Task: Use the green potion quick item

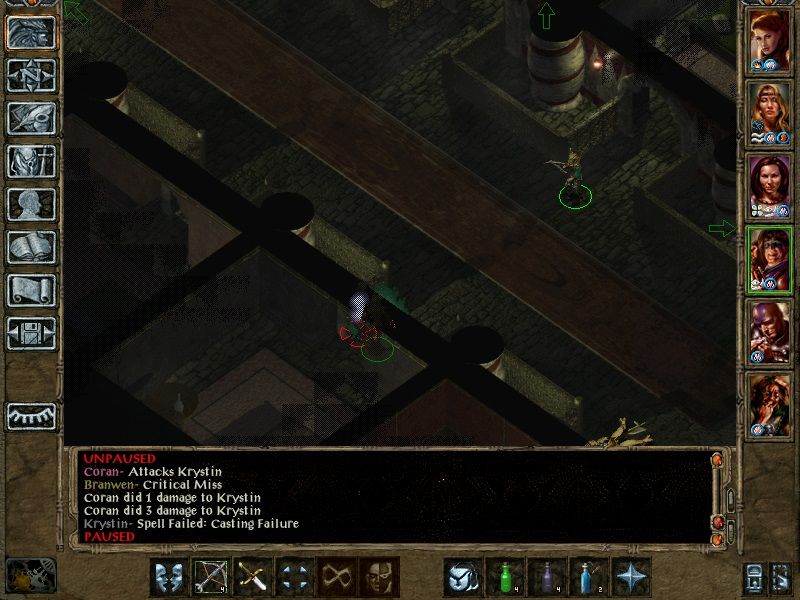Action: point(506,577)
